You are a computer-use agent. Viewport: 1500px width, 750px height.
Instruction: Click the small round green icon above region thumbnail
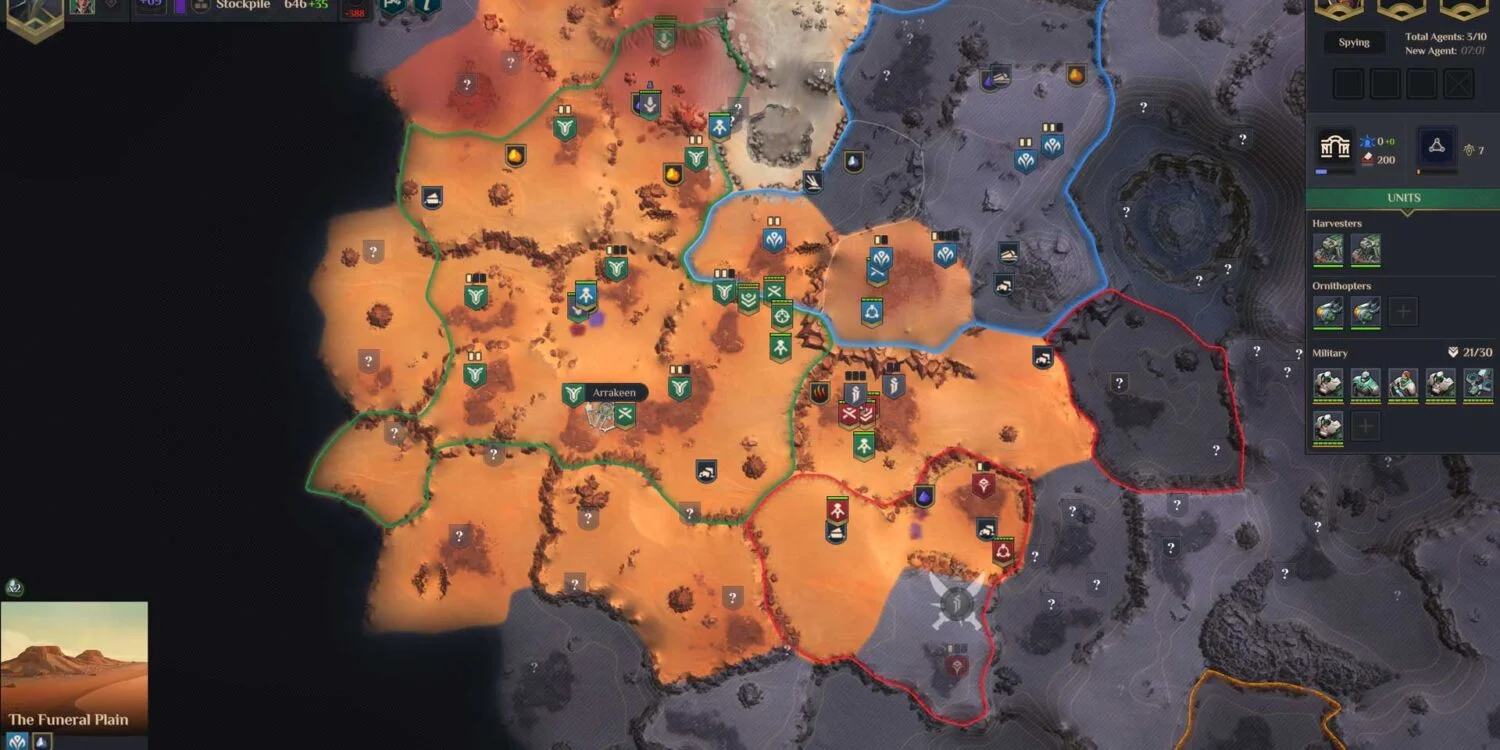point(14,587)
